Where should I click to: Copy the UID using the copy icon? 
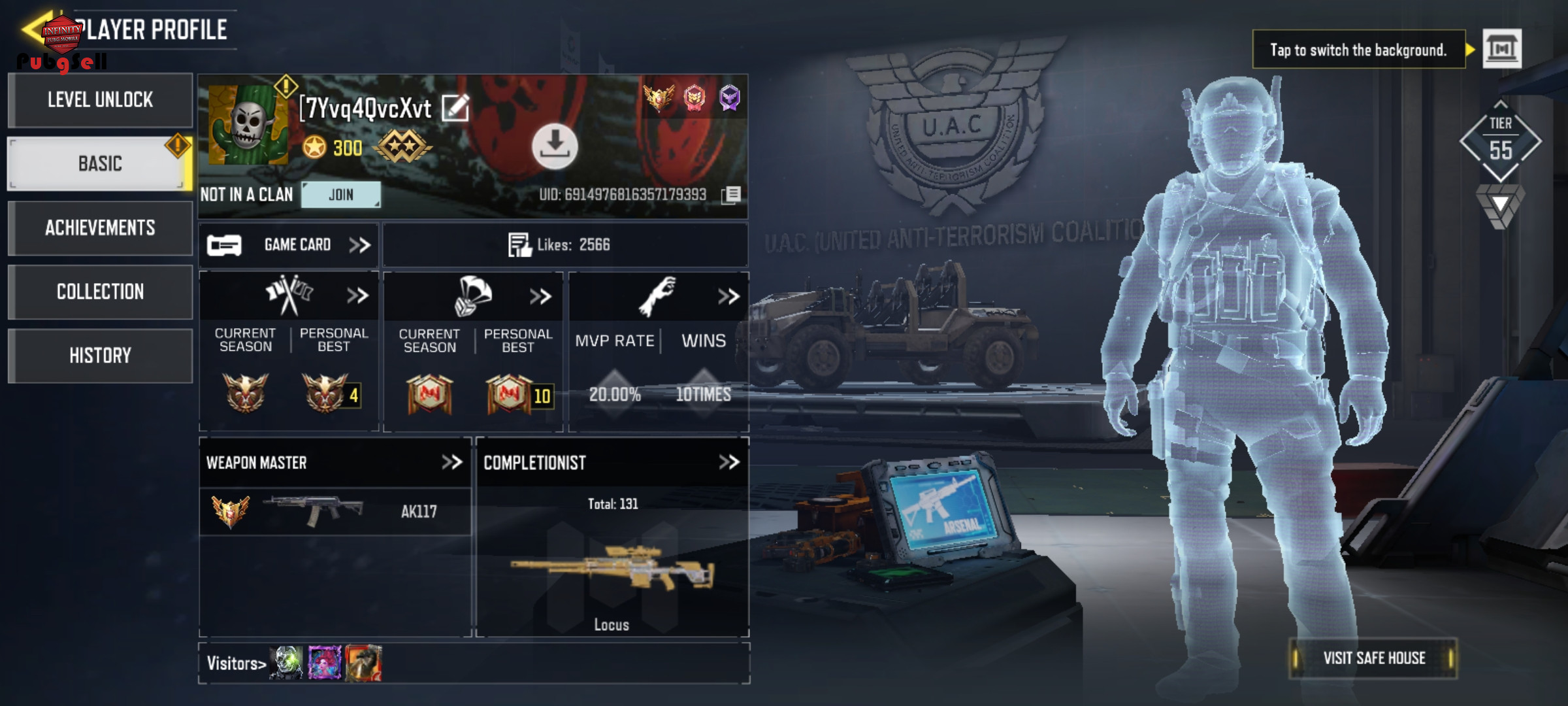tap(732, 195)
